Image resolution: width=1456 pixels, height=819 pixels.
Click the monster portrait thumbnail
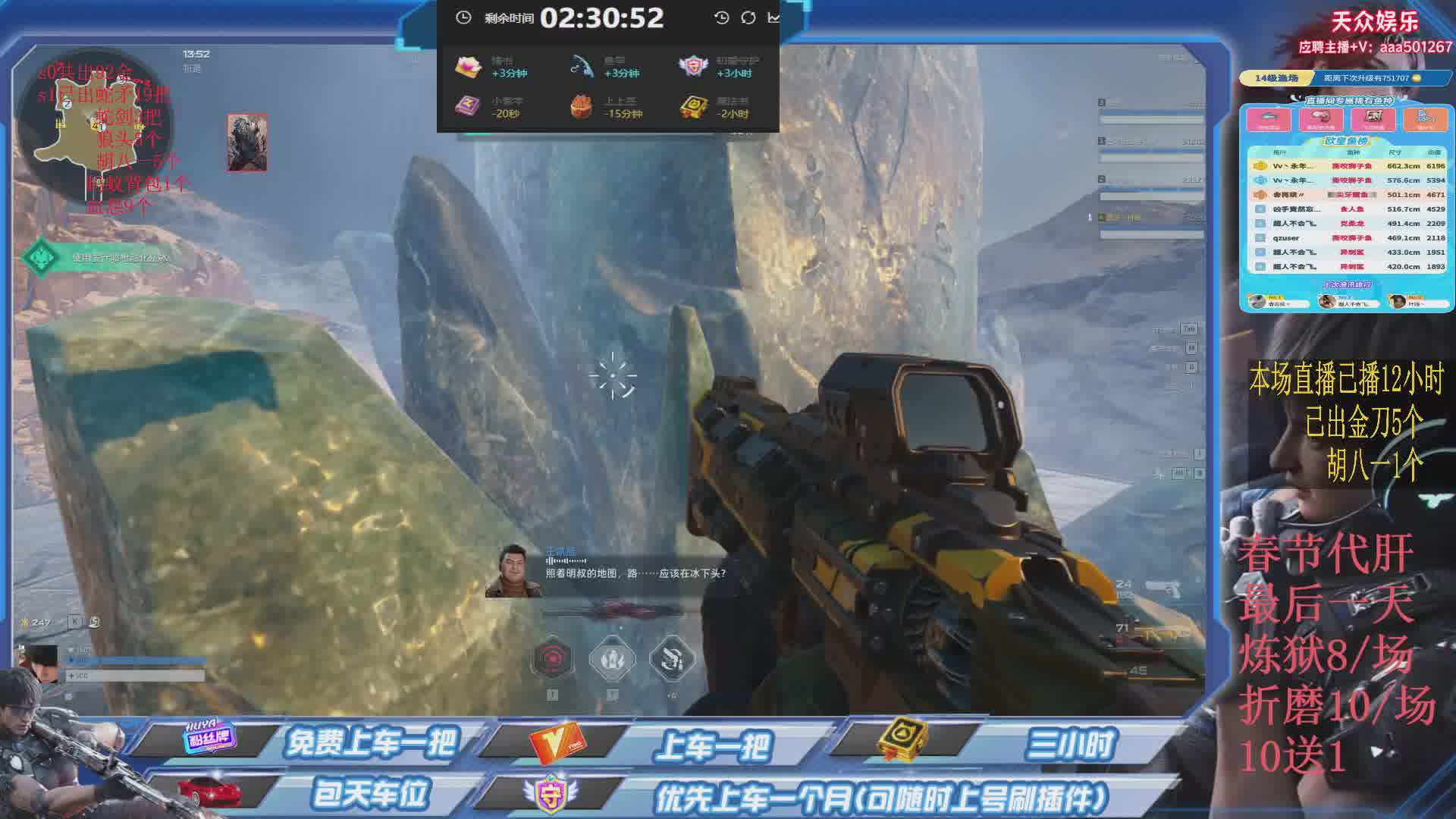247,143
